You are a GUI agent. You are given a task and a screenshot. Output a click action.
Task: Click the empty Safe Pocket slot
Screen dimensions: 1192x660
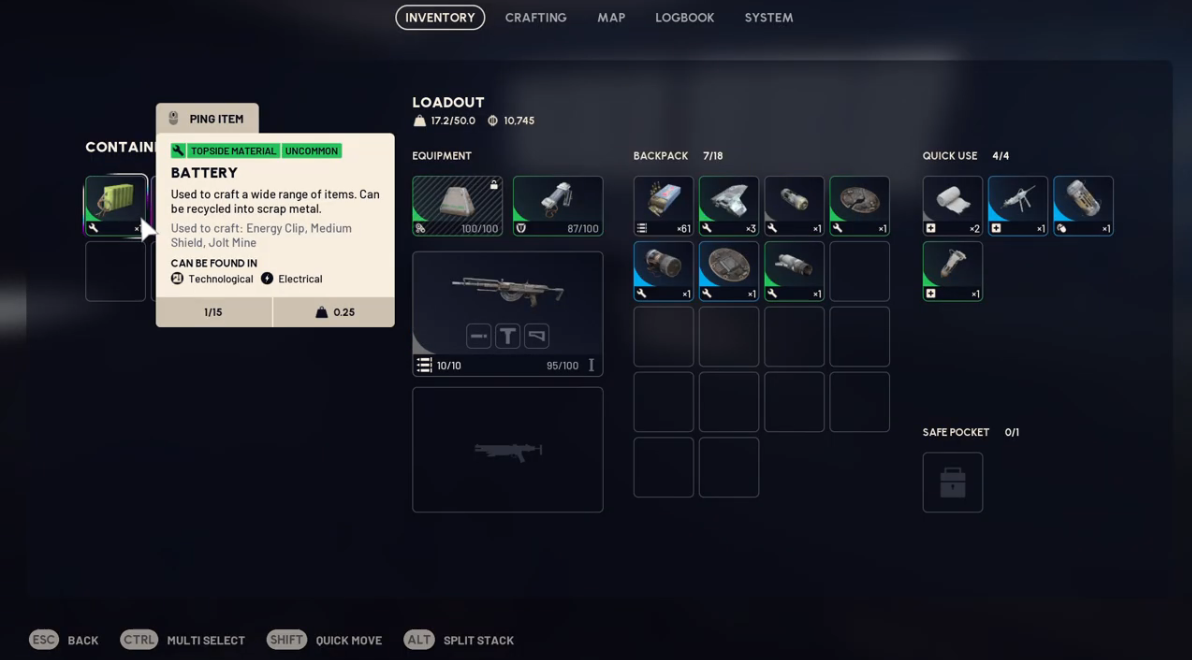click(952, 482)
